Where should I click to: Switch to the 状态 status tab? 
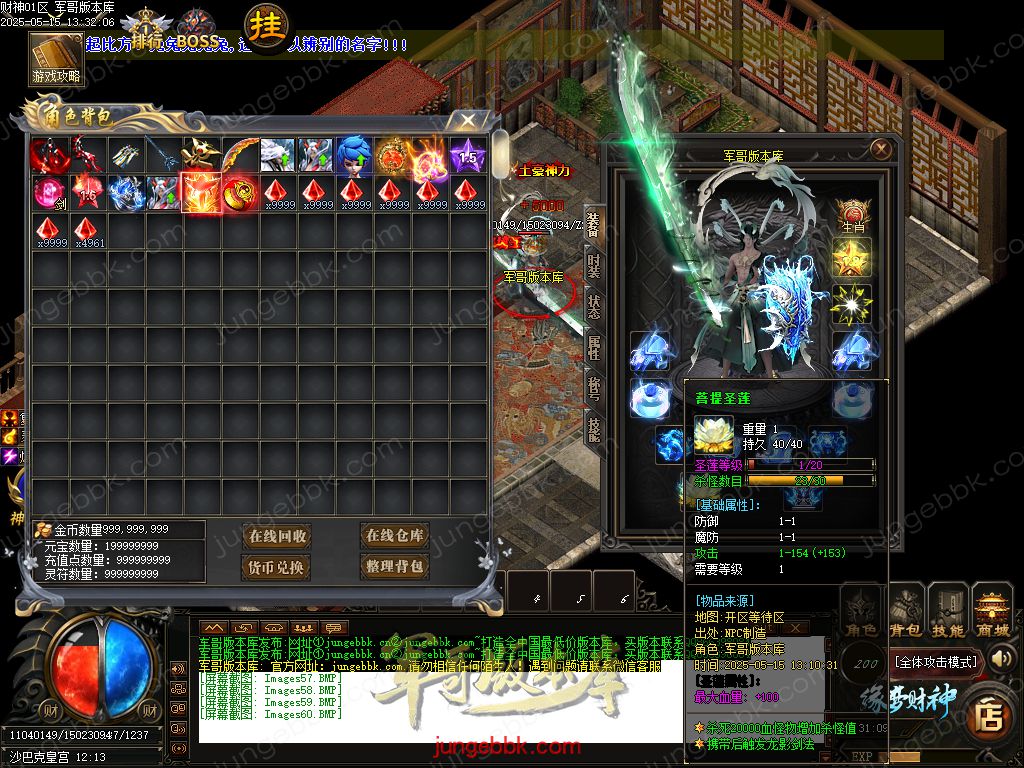594,307
